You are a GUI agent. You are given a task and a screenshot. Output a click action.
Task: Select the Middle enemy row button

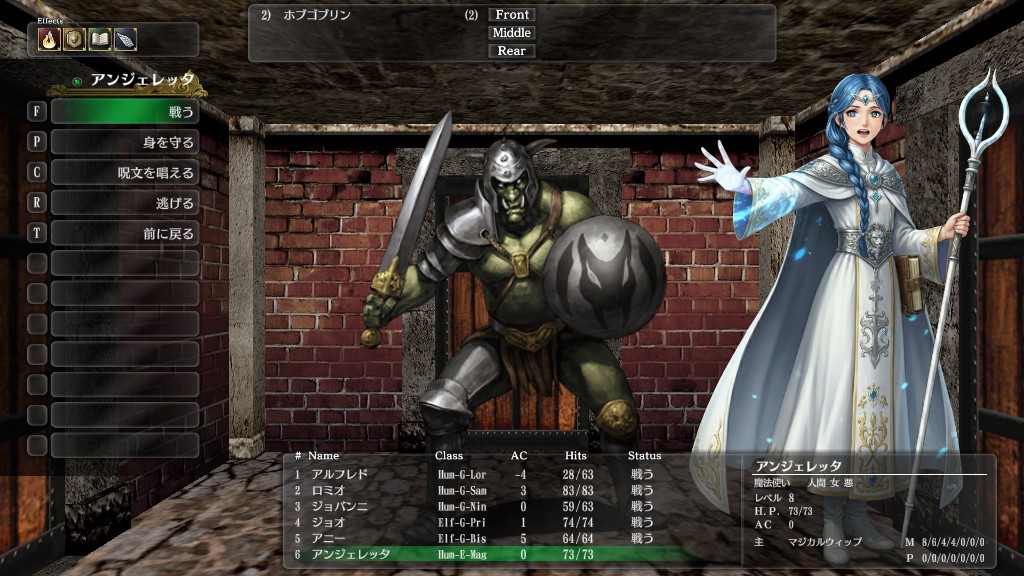511,33
